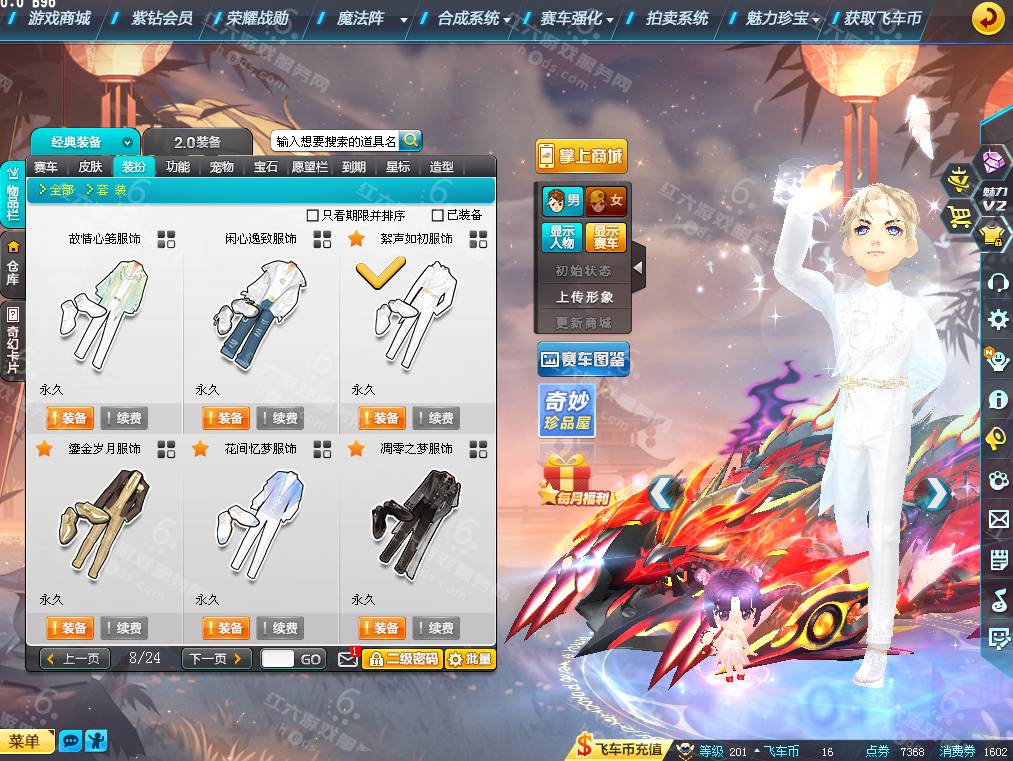Click the 飞车币充值 recharge button
Viewport: 1013px width, 761px height.
(x=620, y=749)
